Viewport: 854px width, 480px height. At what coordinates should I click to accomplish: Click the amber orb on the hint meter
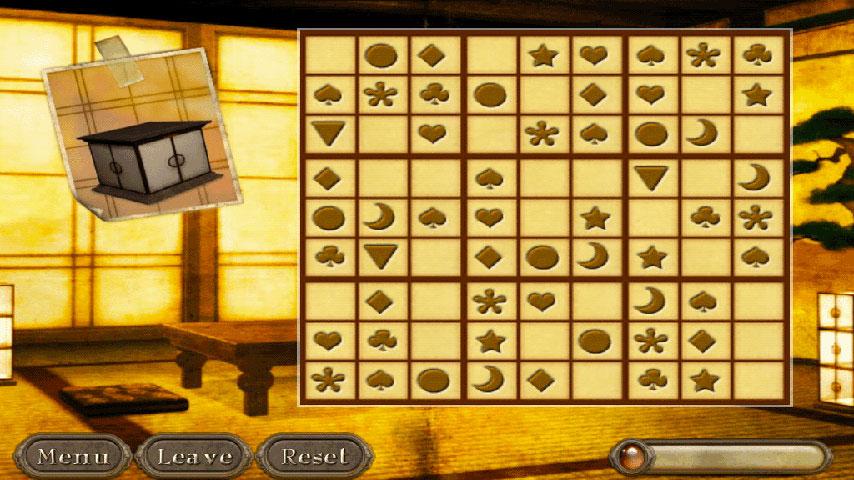631,457
